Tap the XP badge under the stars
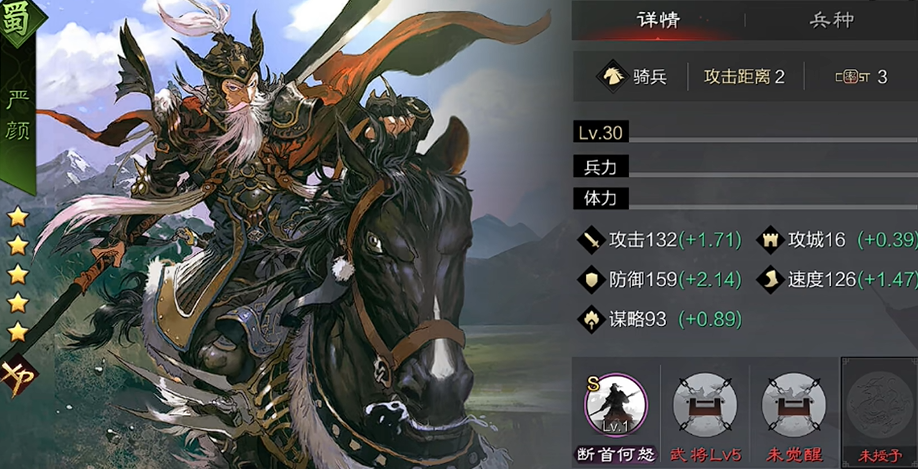This screenshot has height=469, width=918. coord(16,374)
